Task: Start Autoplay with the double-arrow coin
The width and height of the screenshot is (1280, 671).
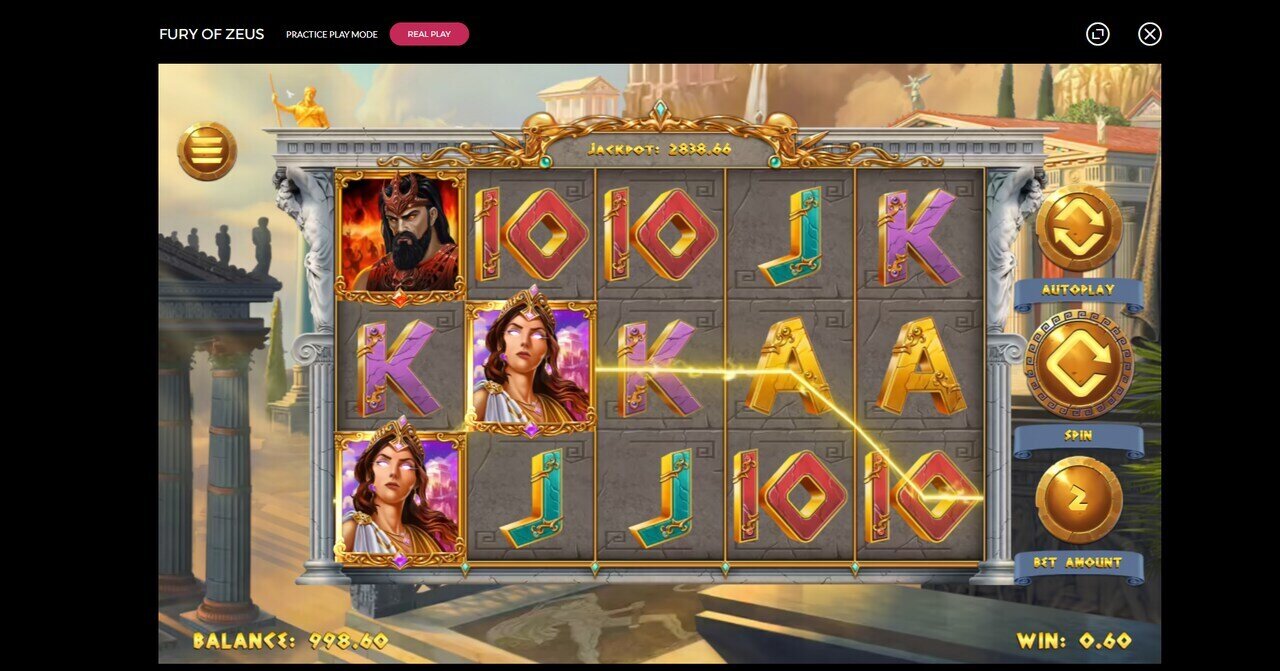Action: (1078, 228)
